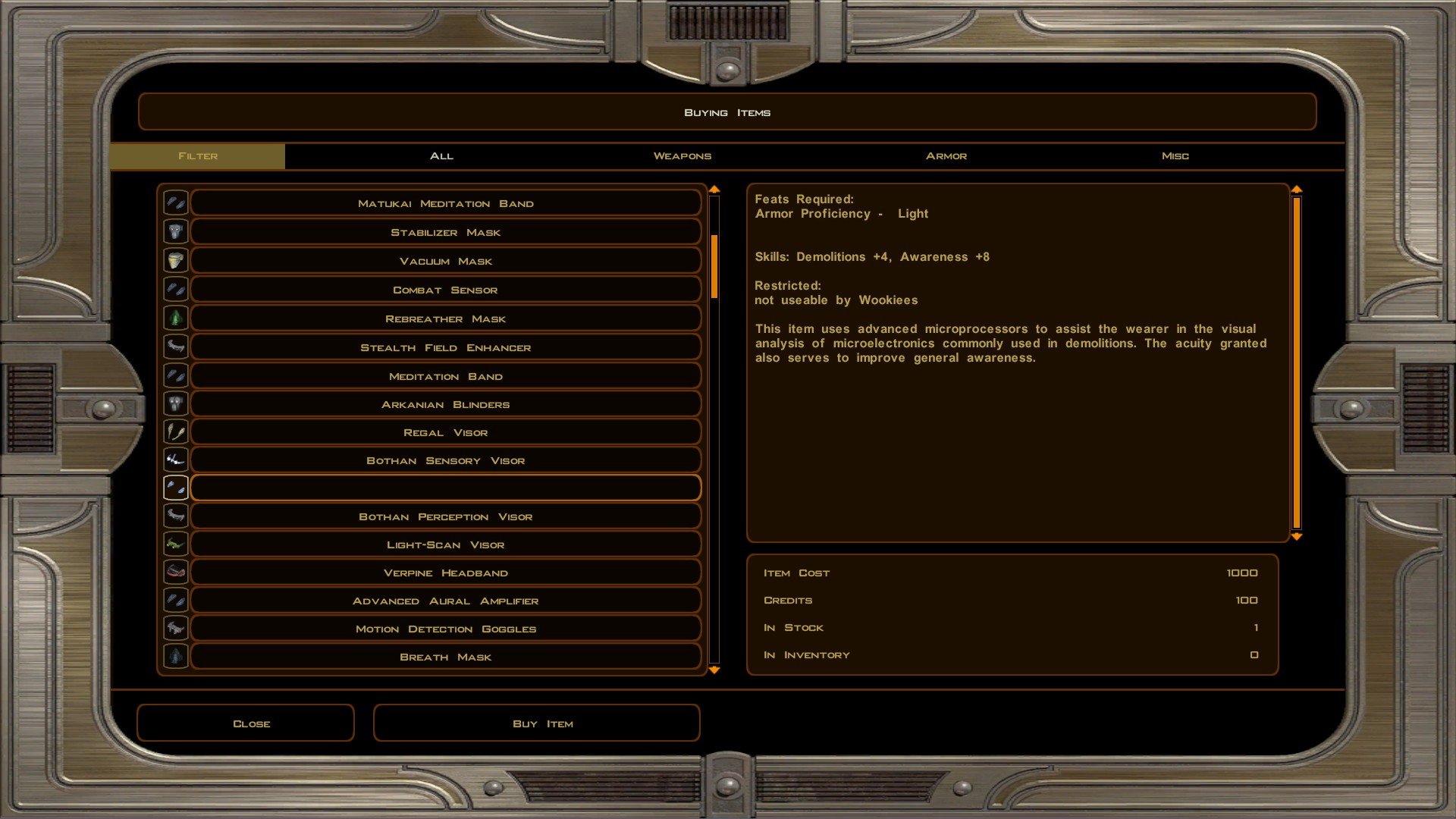Select Matukai Meditation Band
The image size is (1456, 819).
pos(445,203)
